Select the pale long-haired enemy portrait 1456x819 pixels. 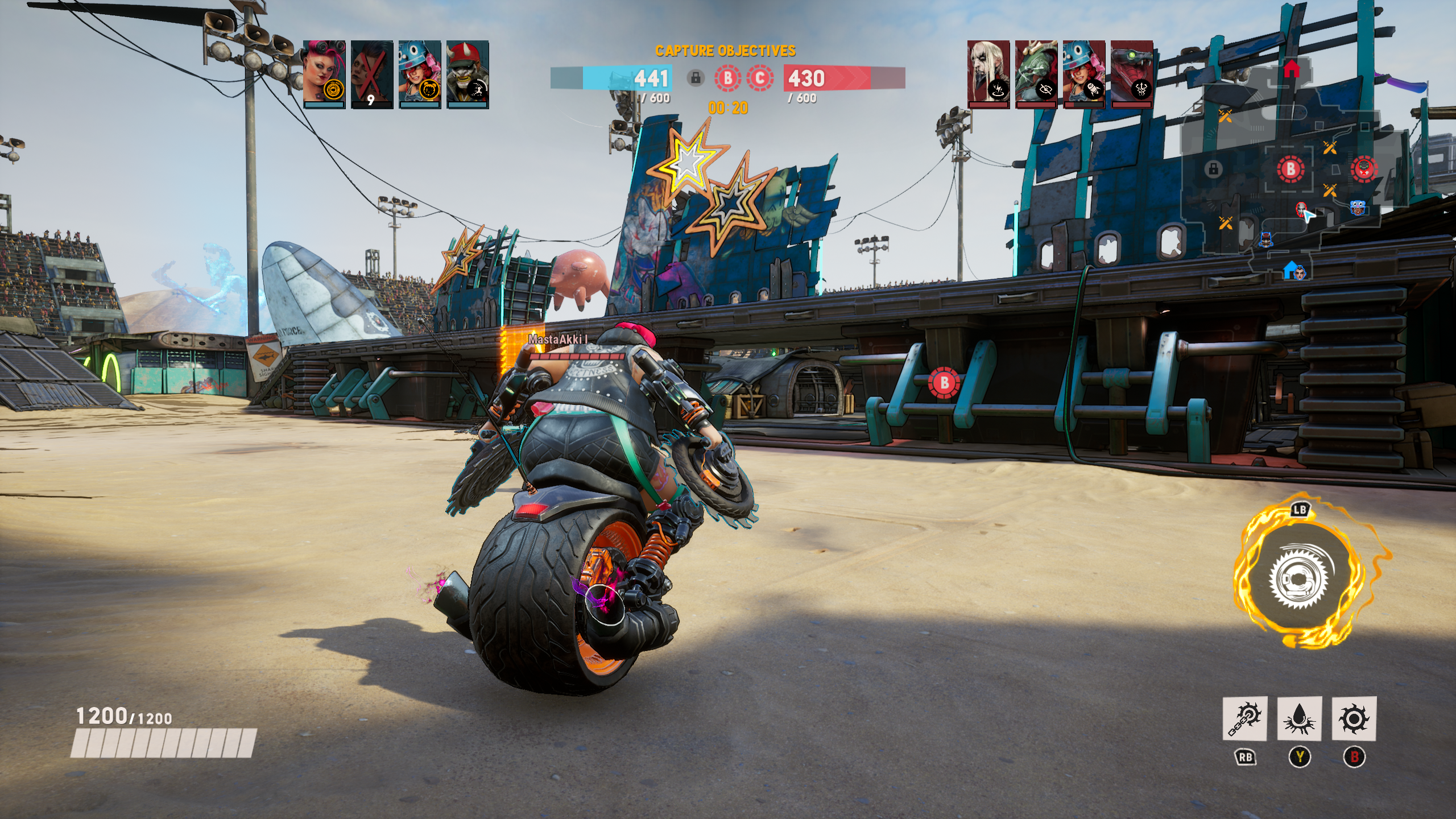click(x=988, y=73)
